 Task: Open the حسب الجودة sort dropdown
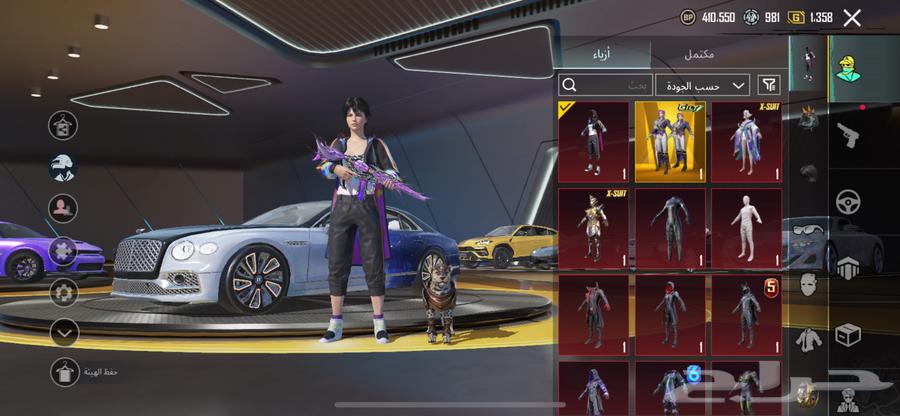tap(703, 85)
